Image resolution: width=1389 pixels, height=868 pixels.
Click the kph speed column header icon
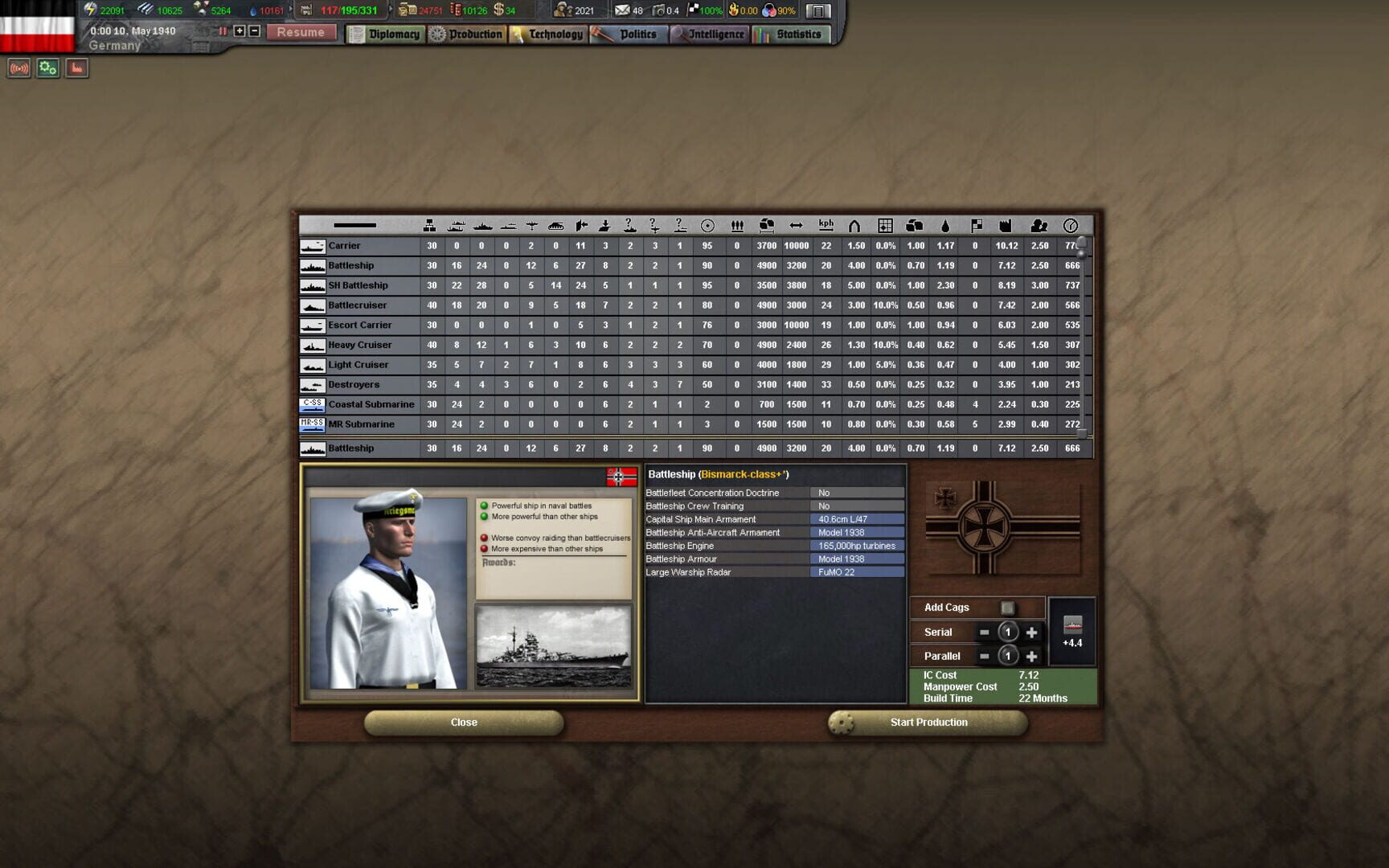(x=826, y=223)
